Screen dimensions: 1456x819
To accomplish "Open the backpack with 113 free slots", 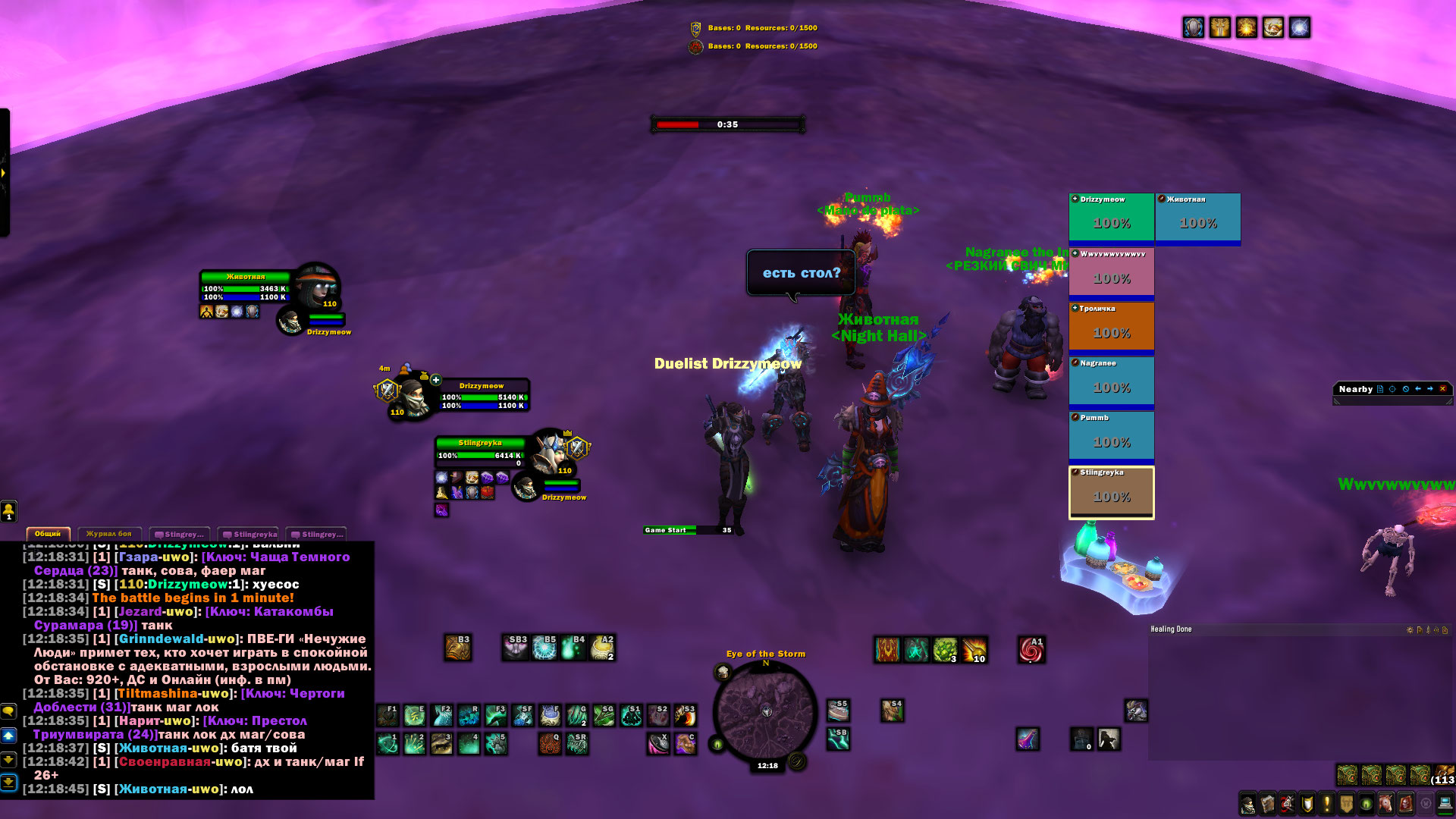I will [1443, 775].
